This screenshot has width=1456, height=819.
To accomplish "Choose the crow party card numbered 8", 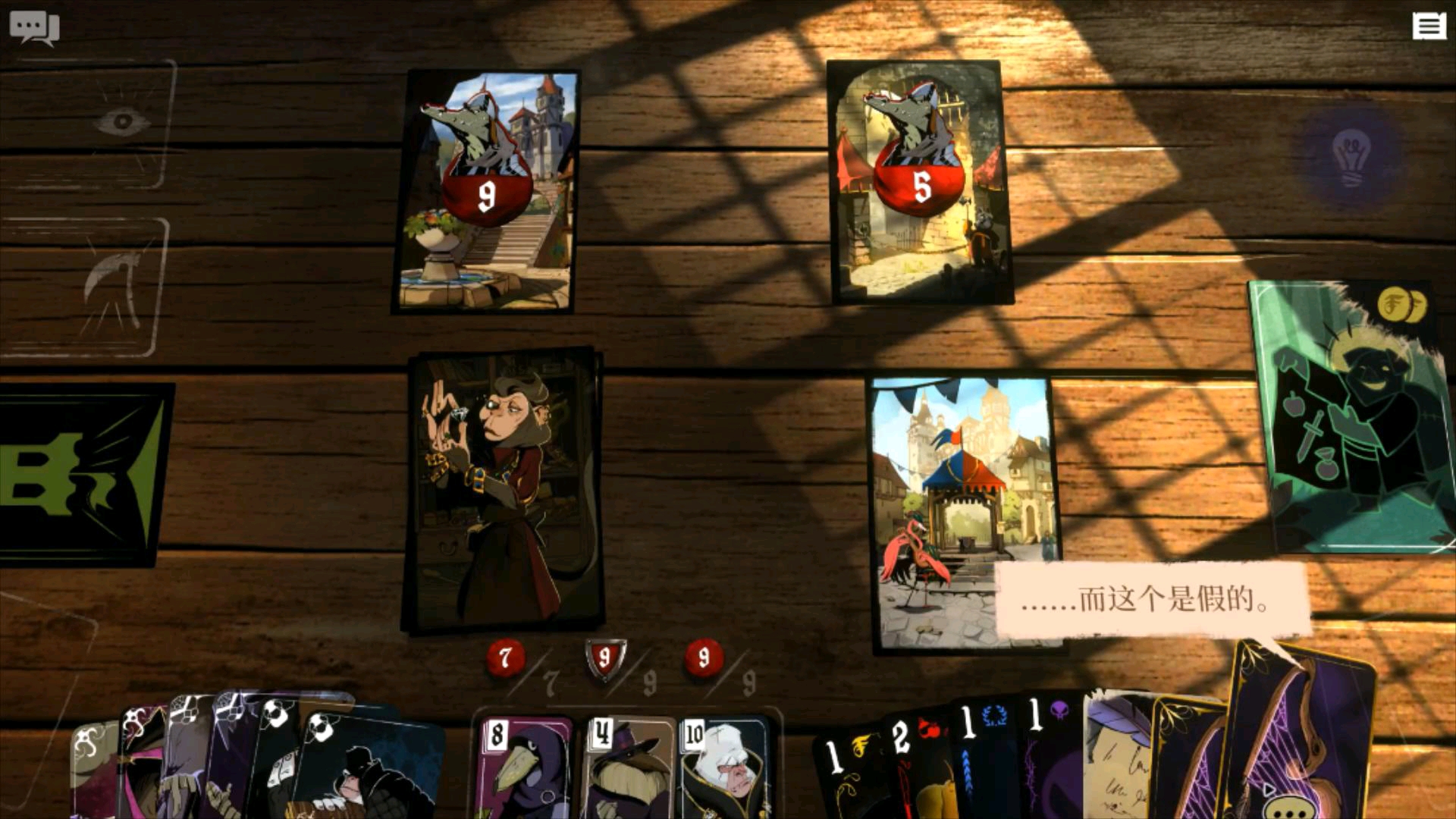I will click(x=523, y=767).
